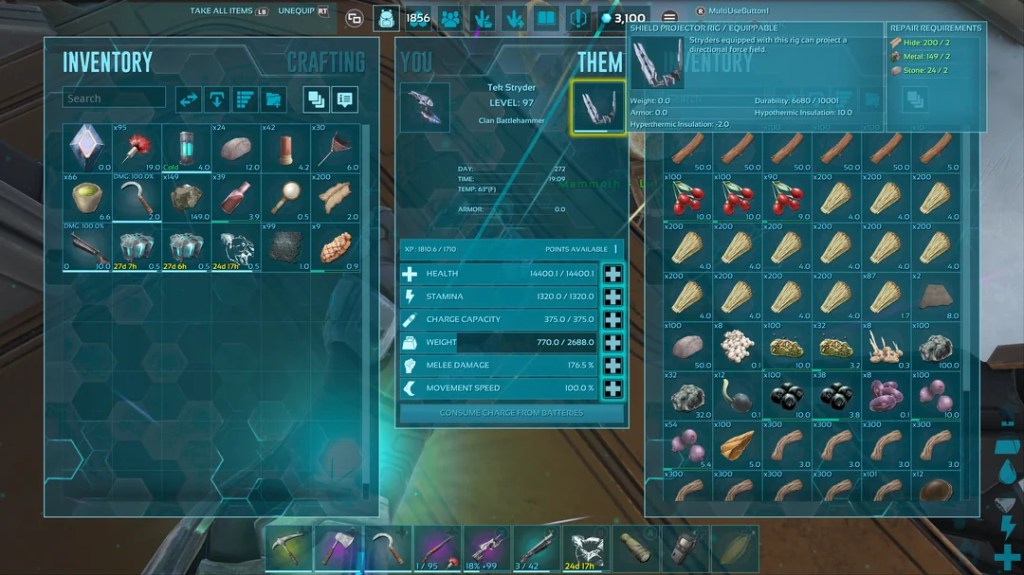The height and width of the screenshot is (575, 1024).
Task: Open the hamburger menu icon
Action: [x=669, y=18]
